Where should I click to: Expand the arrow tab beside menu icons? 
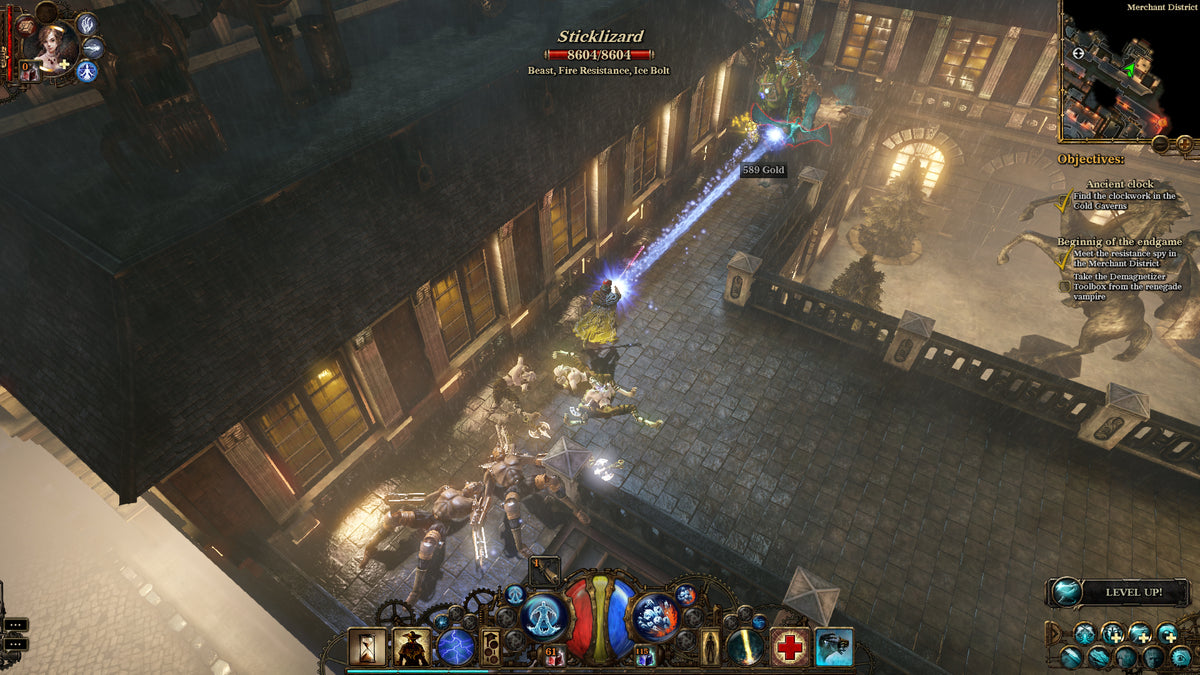(x=1052, y=633)
